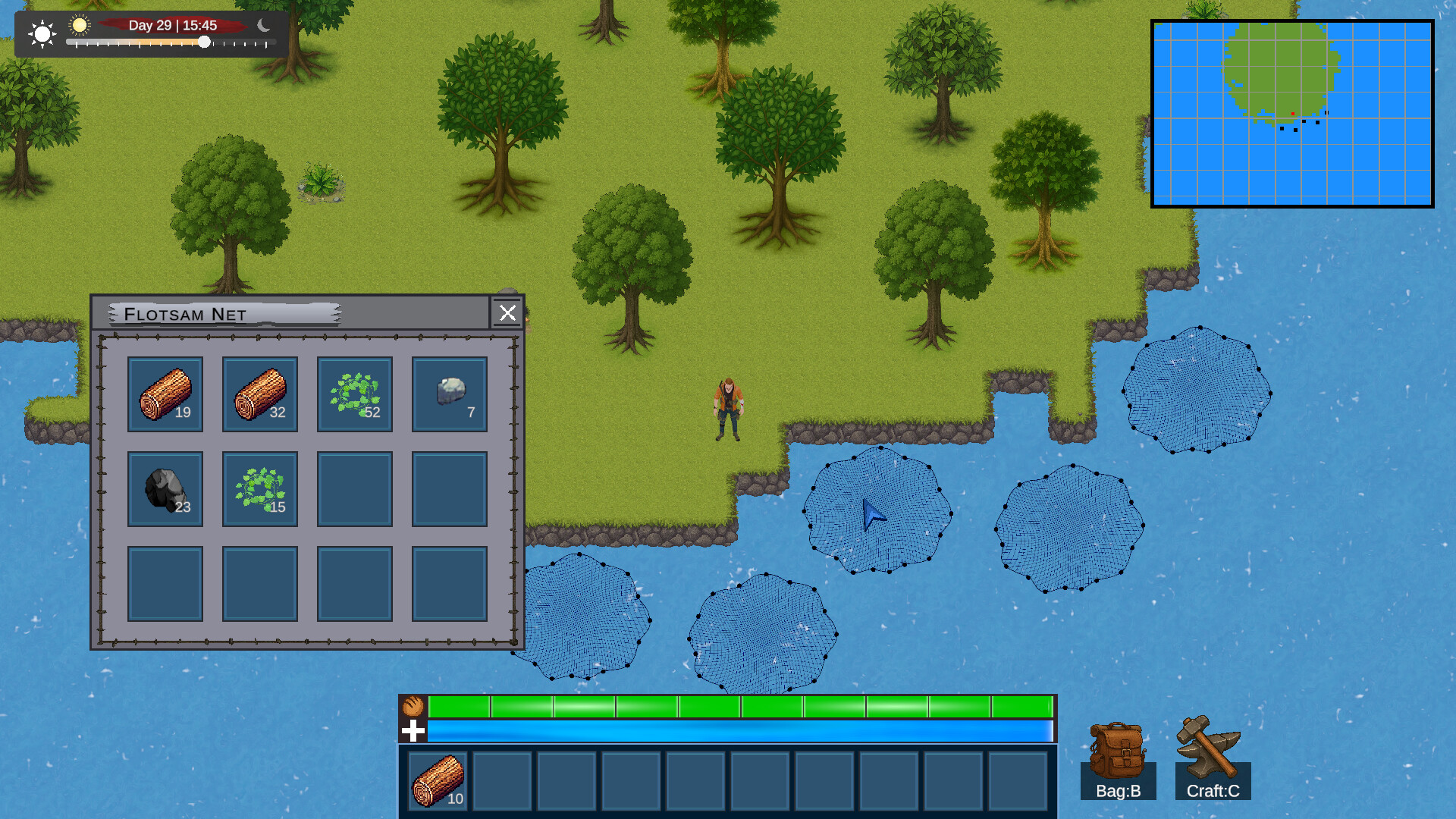
Task: Select the log icon in the first hotbar slot
Action: point(438,781)
